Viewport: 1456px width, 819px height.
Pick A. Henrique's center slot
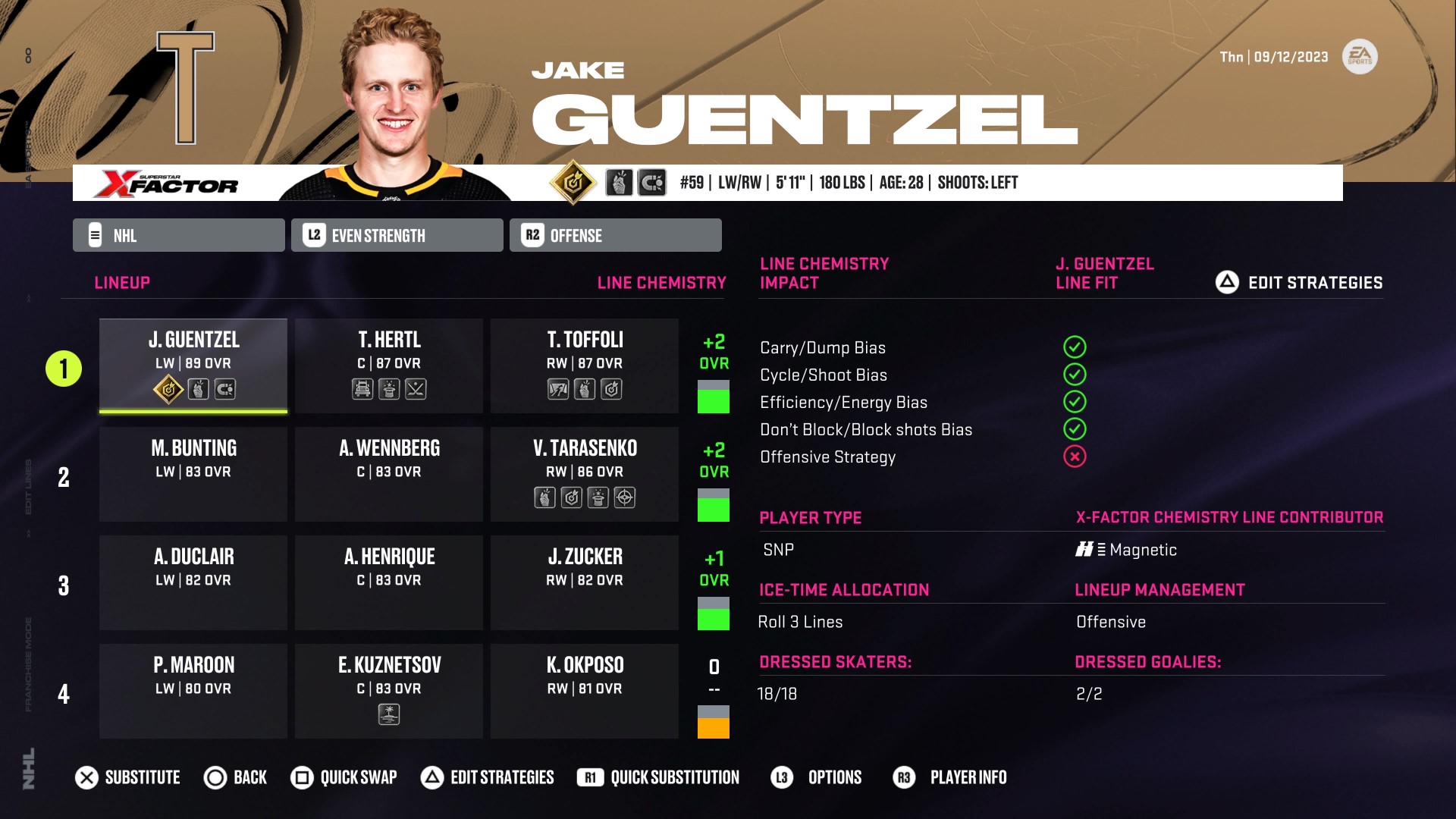coord(389,582)
